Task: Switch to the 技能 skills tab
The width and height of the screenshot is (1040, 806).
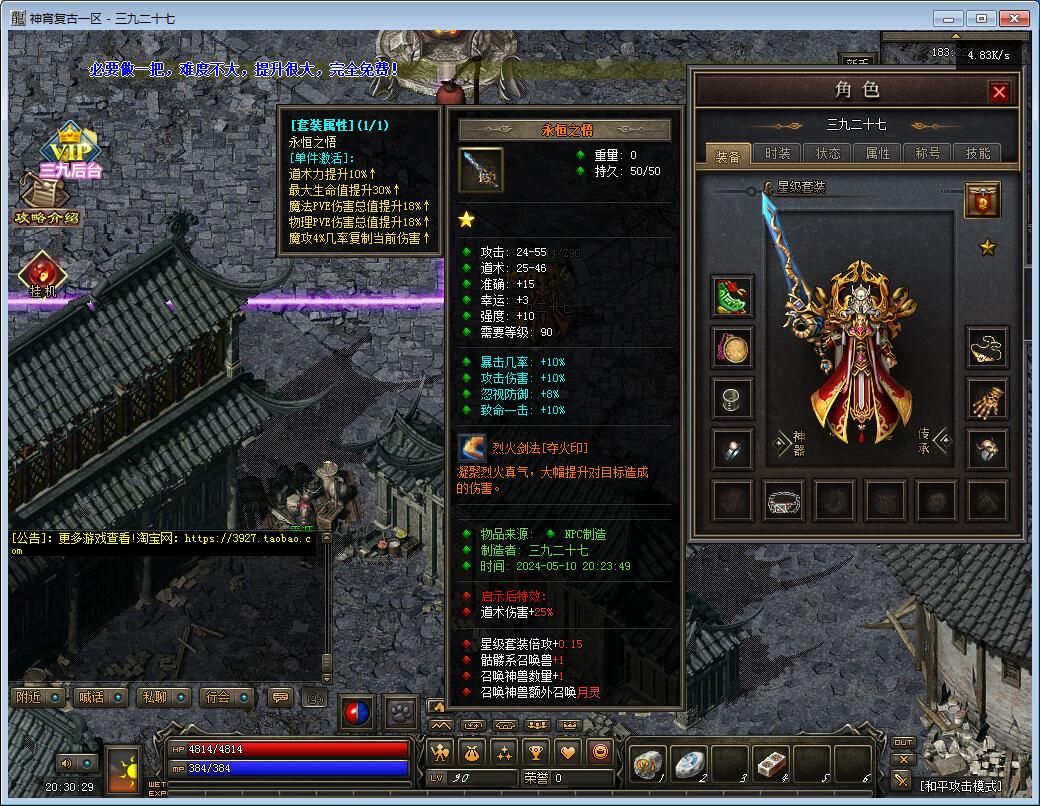Action: [x=977, y=154]
